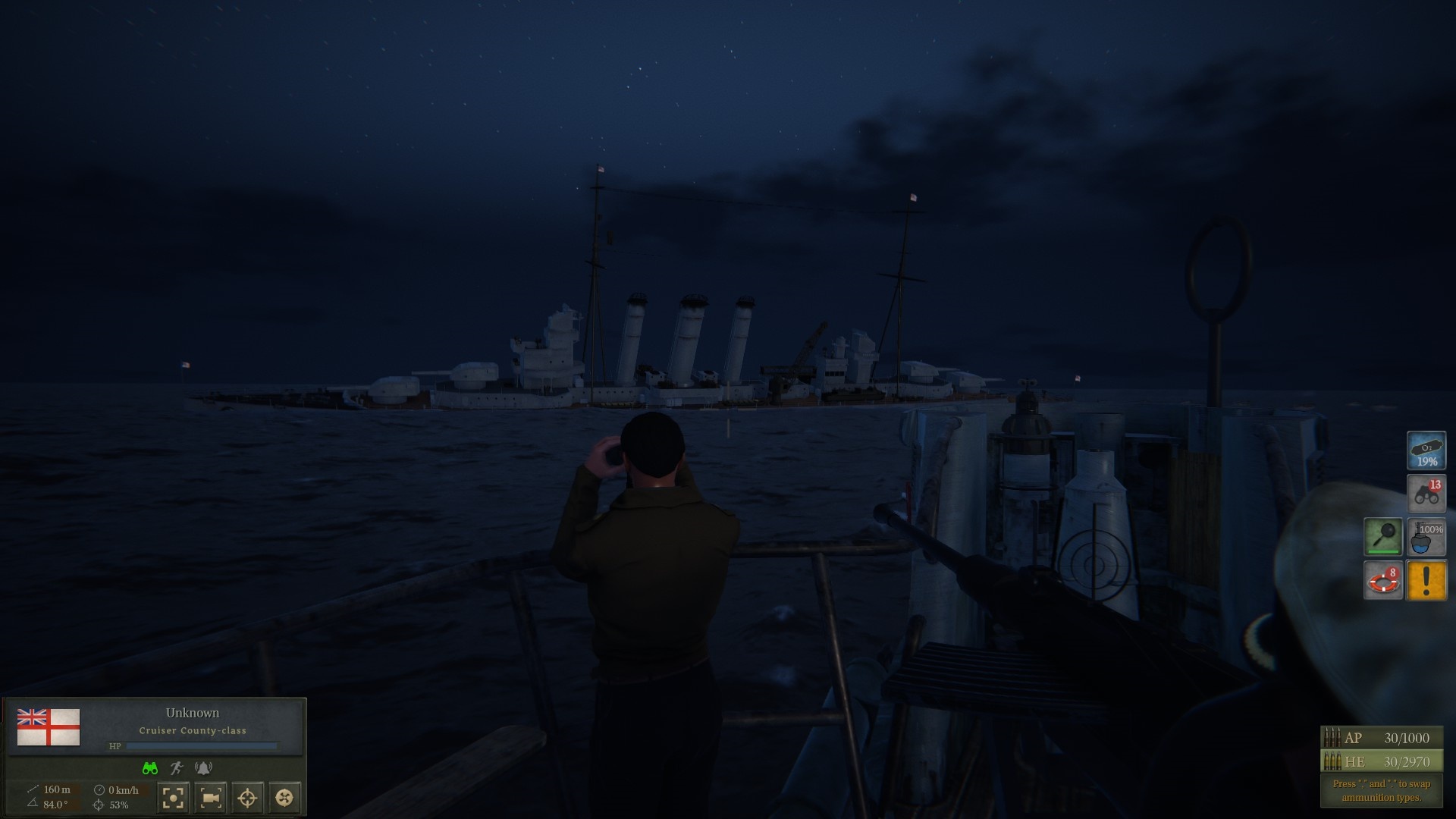Click the Cruiser County-class label
The height and width of the screenshot is (819, 1456).
[x=193, y=730]
